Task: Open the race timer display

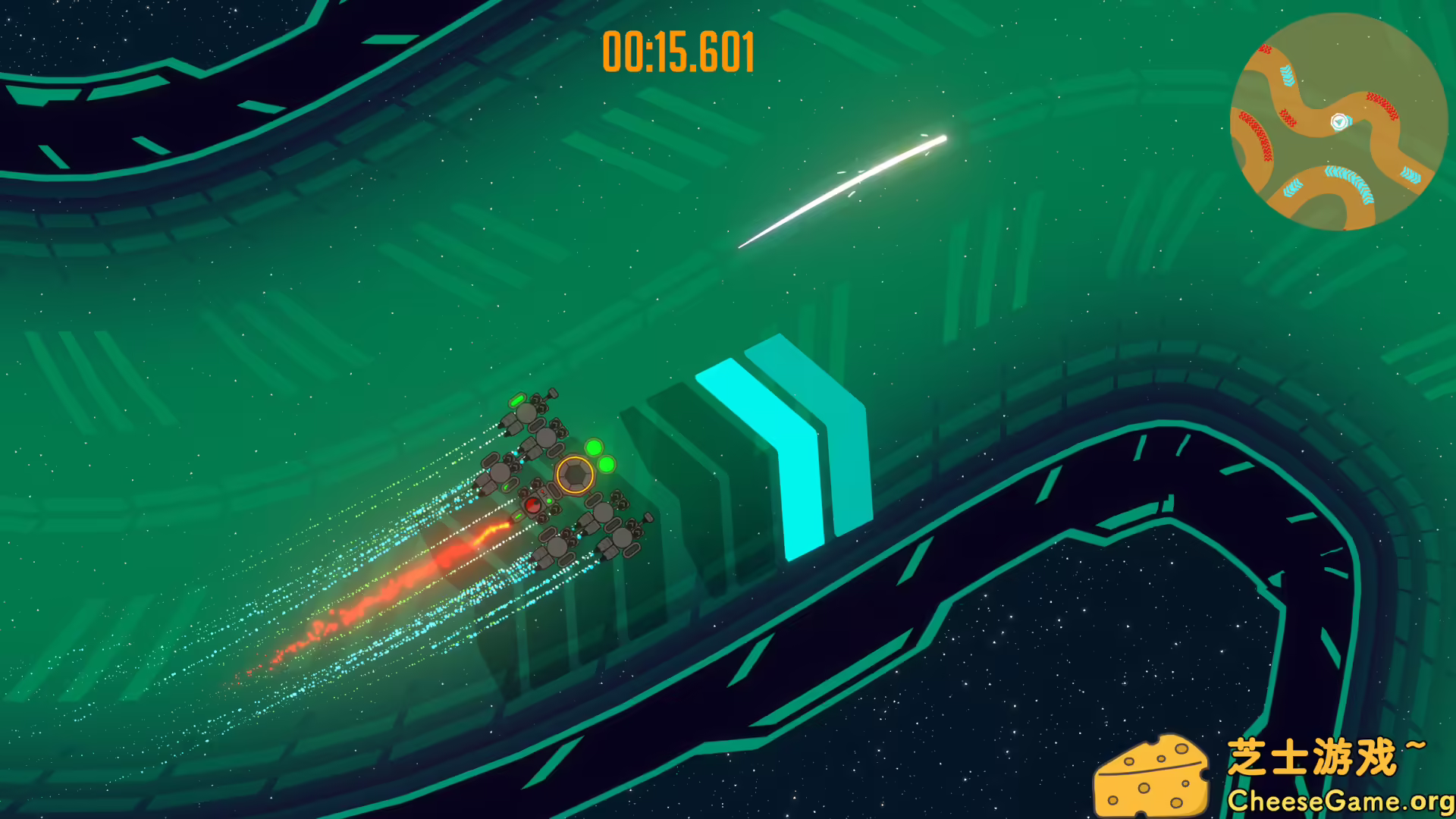Action: [x=677, y=52]
